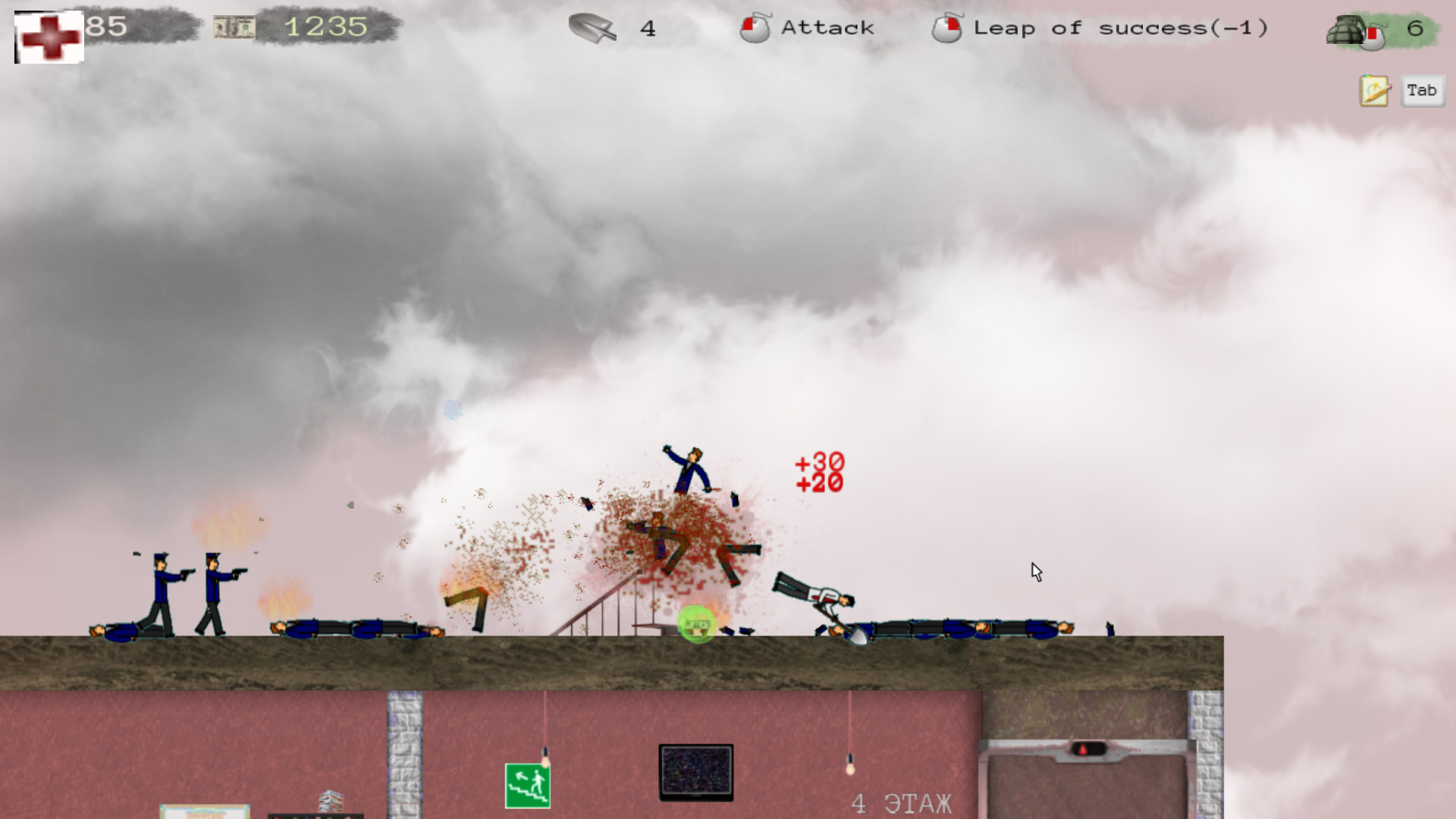Toggle the glowing green pickup orb

695,623
